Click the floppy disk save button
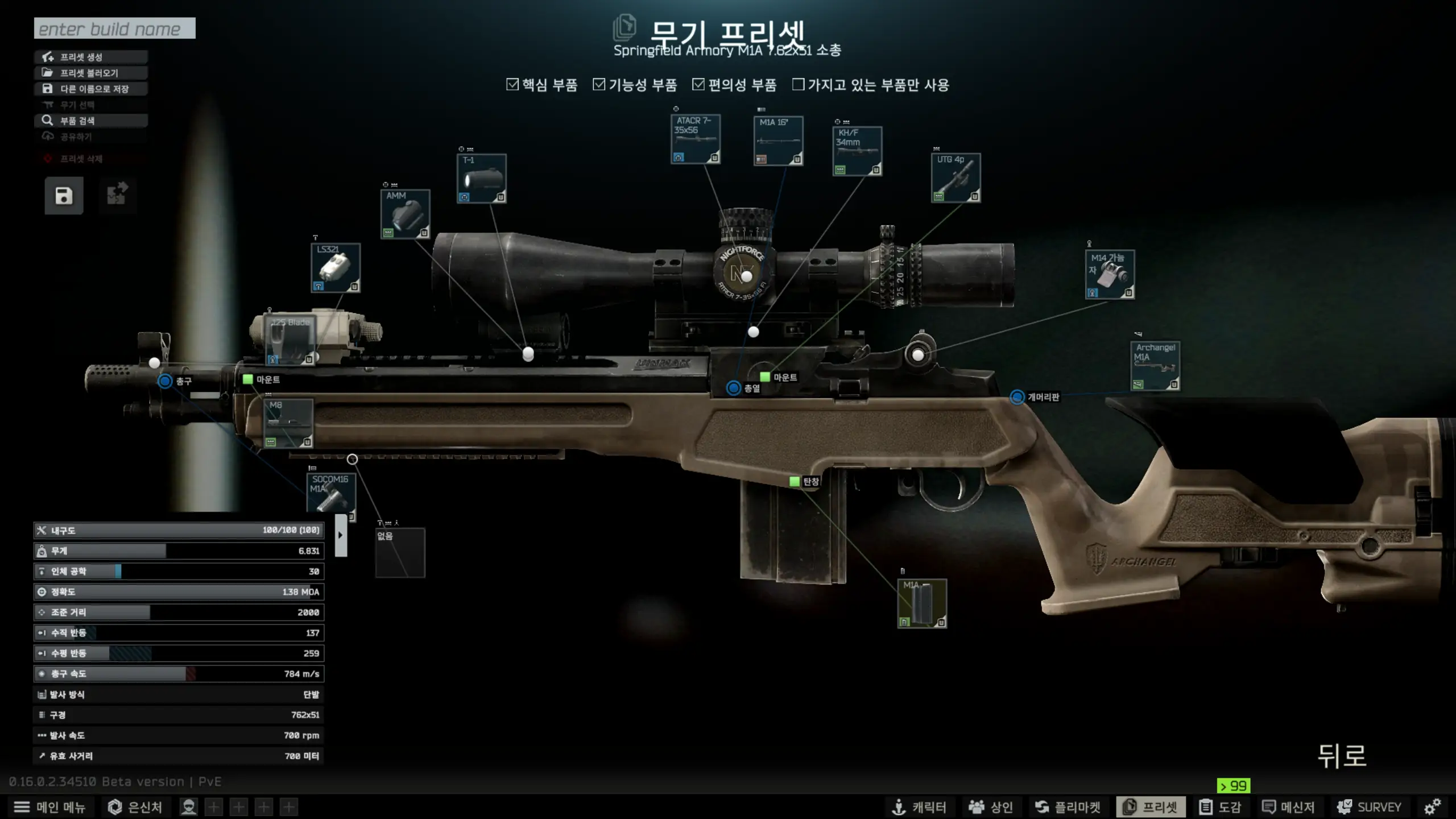This screenshot has height=819, width=1456. pyautogui.click(x=64, y=196)
